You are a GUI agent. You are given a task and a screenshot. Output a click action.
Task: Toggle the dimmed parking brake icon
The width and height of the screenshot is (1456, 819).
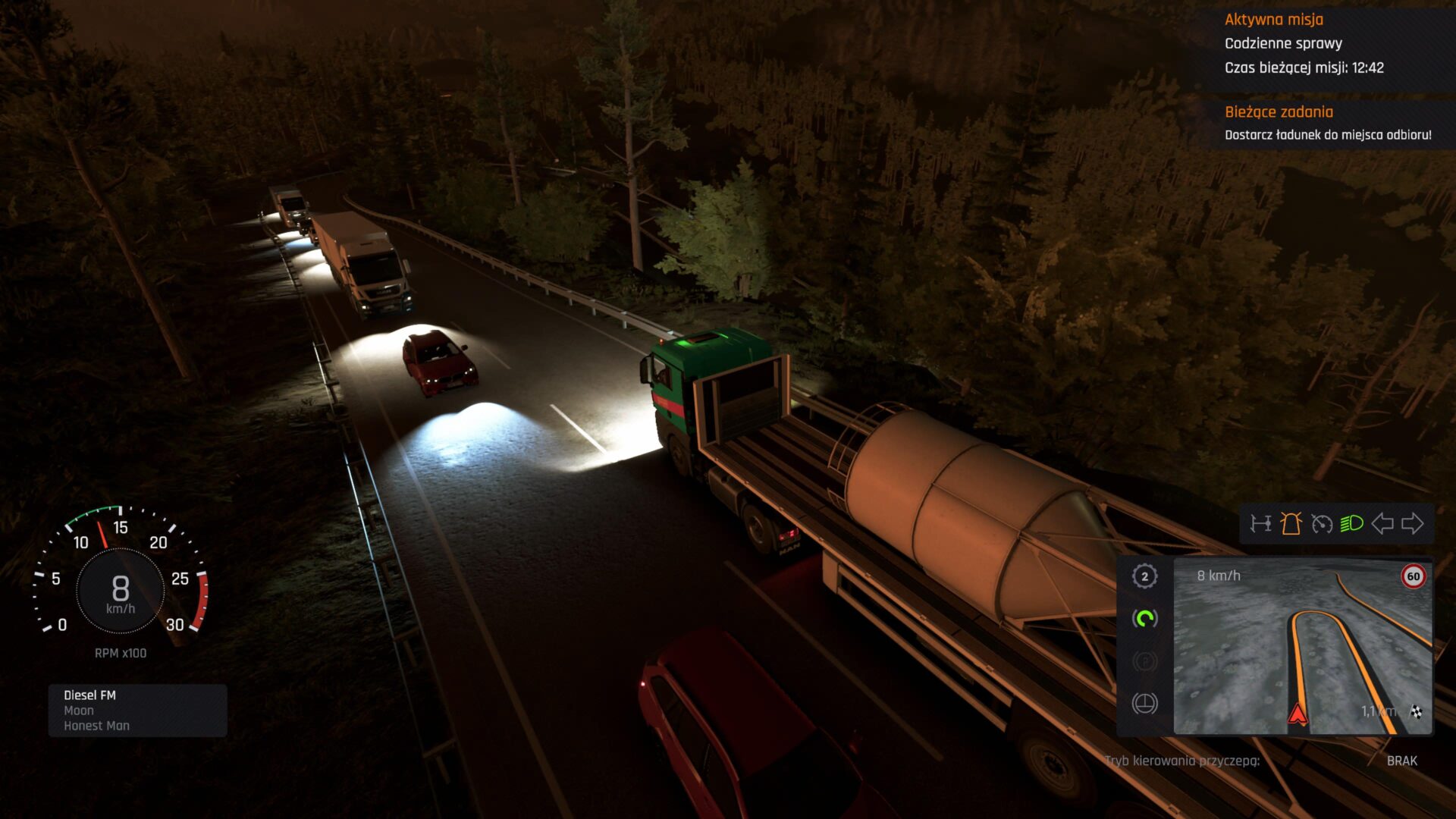pyautogui.click(x=1144, y=661)
